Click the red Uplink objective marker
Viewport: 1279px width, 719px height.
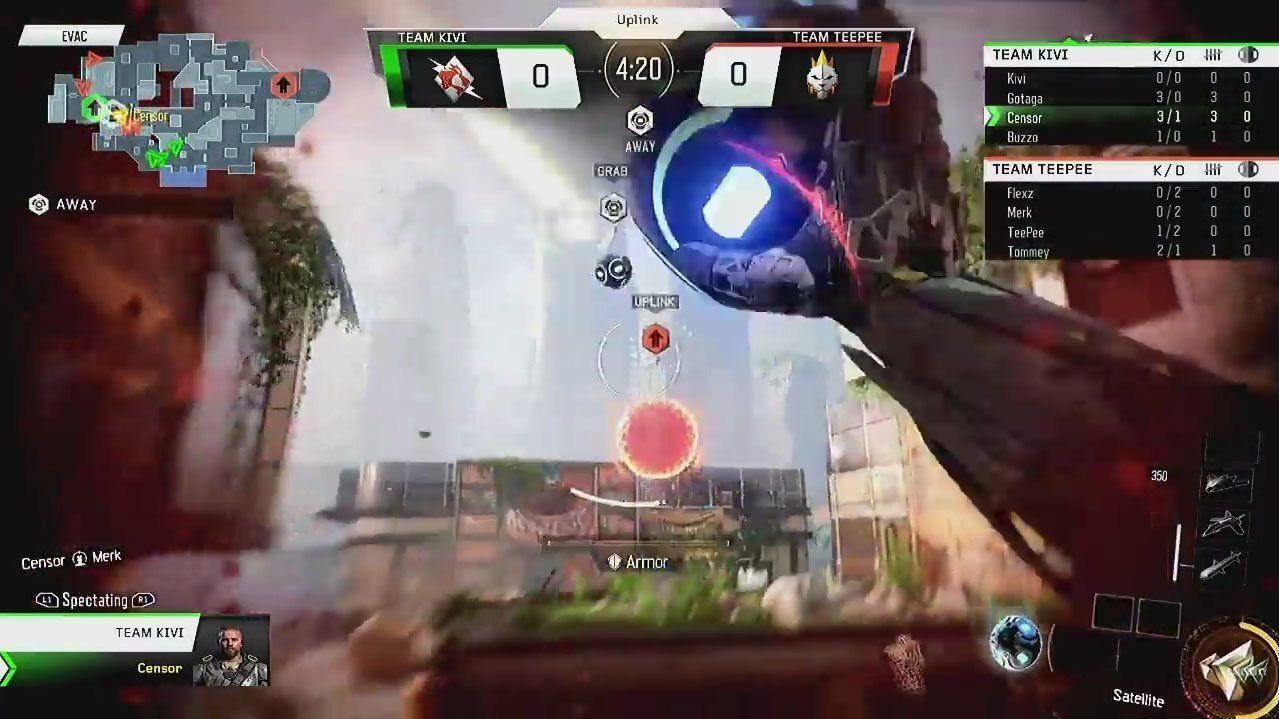(x=655, y=338)
